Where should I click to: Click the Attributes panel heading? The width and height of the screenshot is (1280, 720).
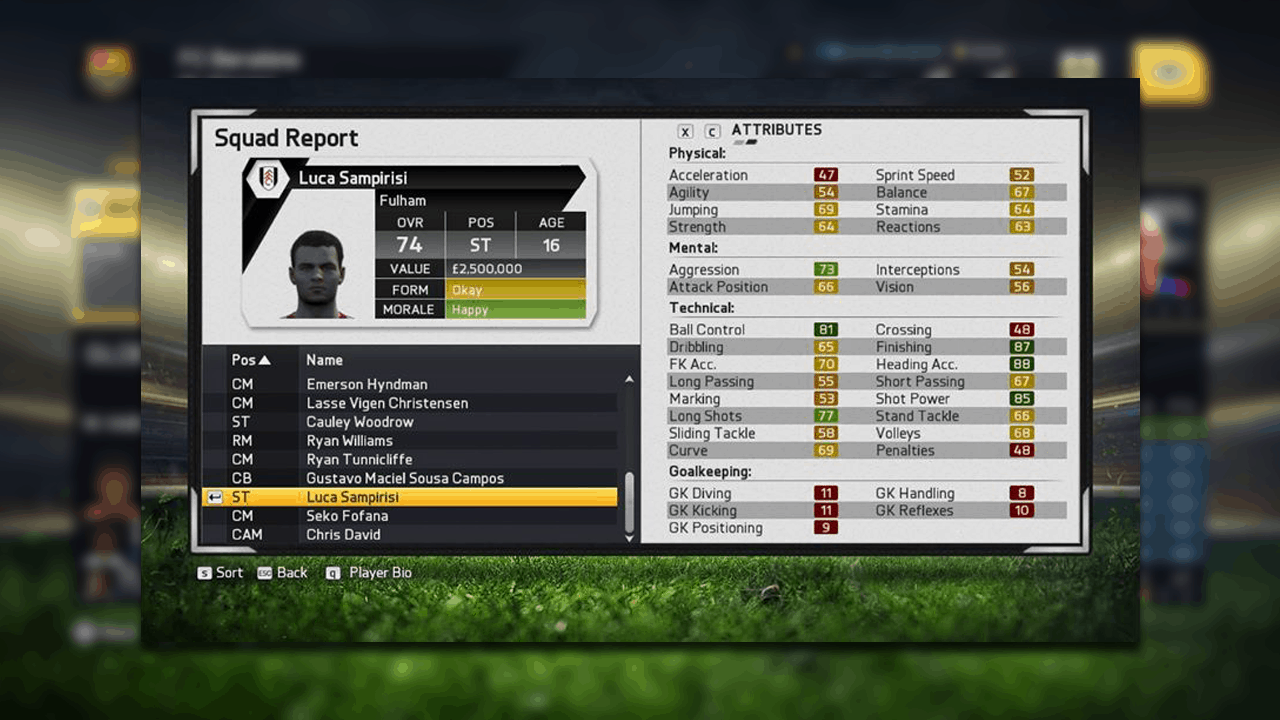[776, 130]
